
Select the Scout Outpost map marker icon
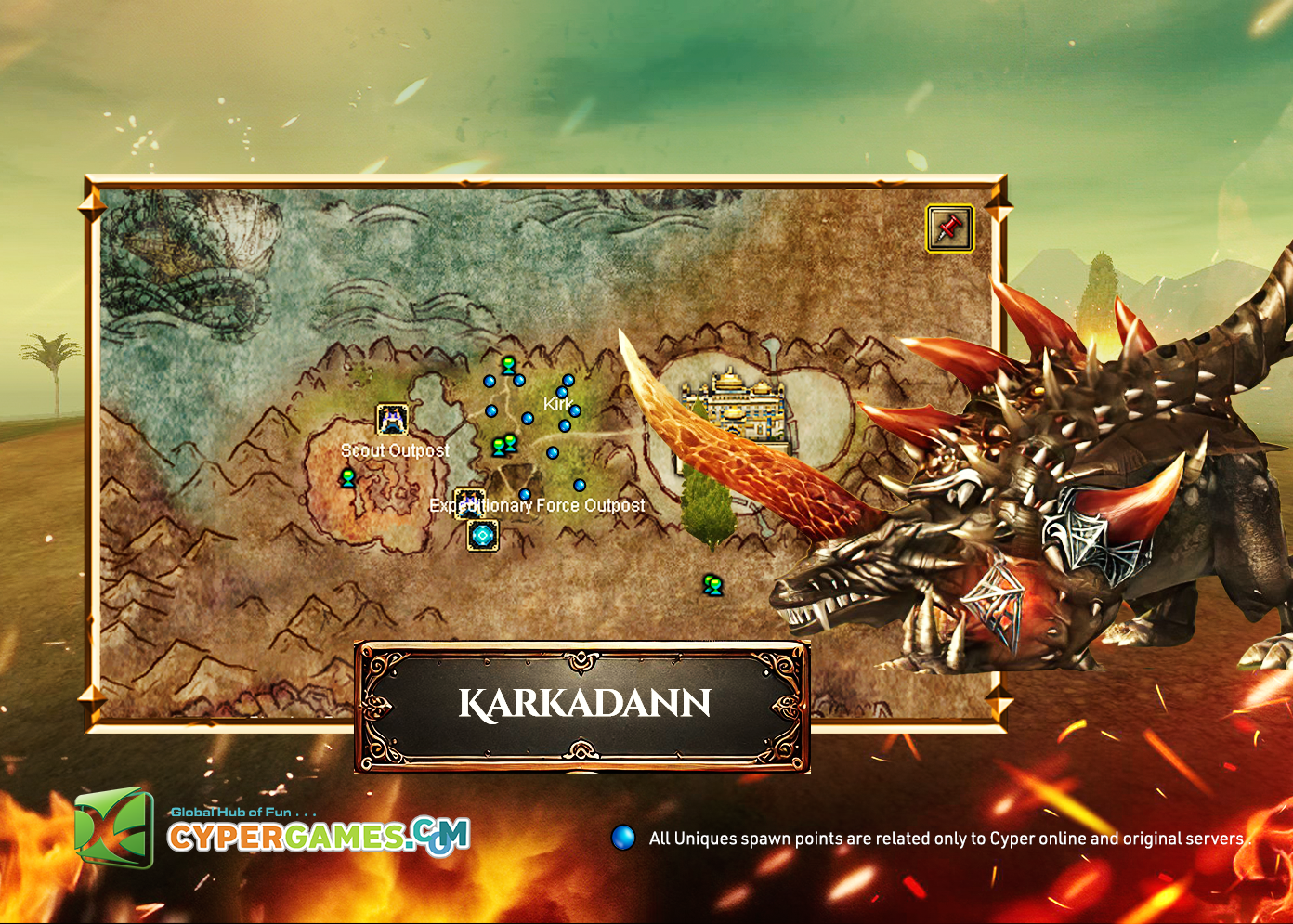coord(392,420)
